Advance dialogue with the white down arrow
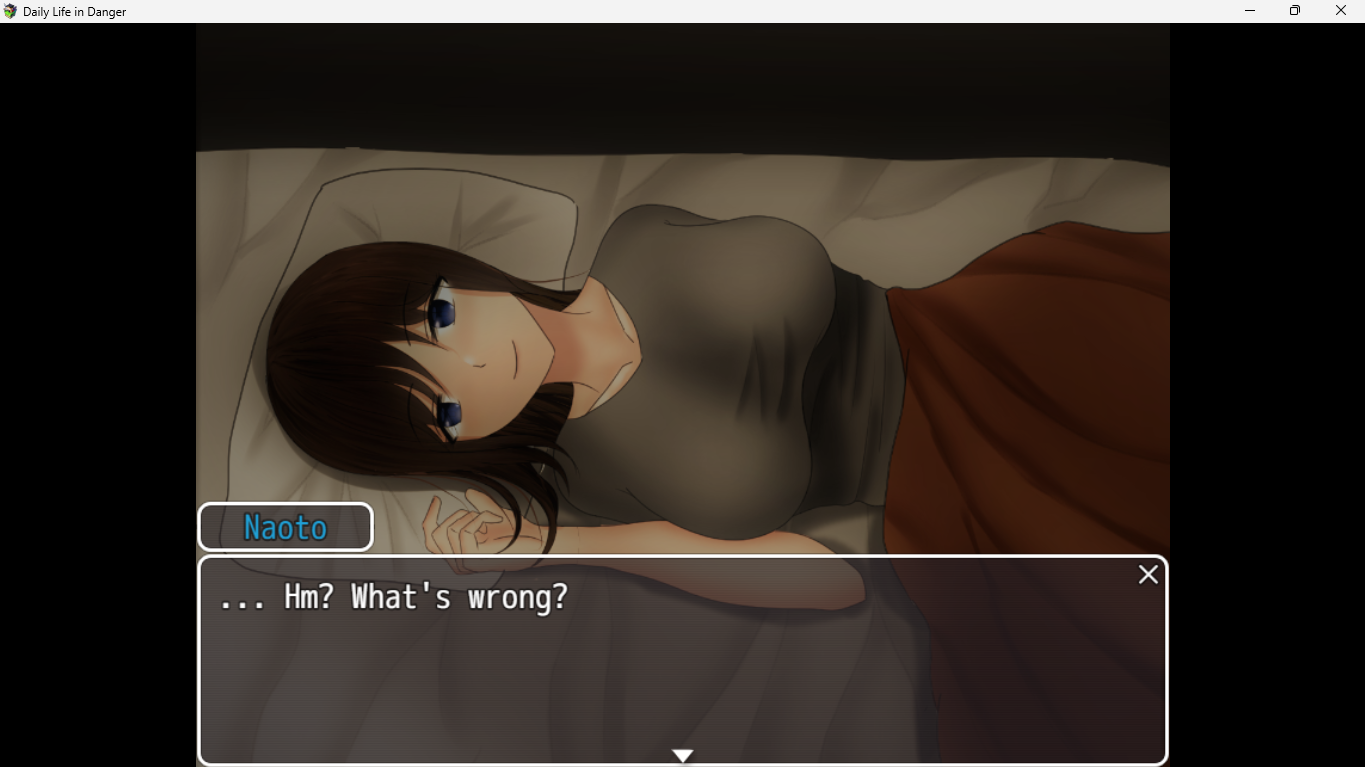 click(x=683, y=756)
